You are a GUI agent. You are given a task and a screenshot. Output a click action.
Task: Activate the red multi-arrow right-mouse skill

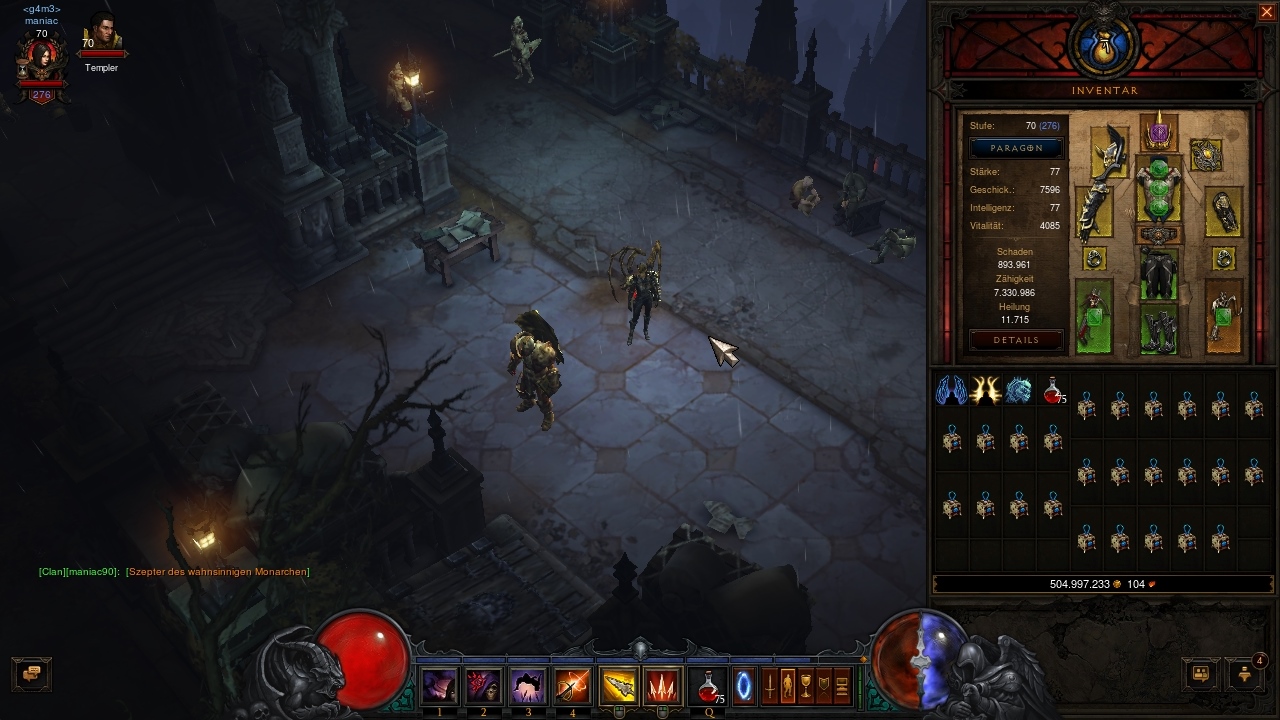[662, 686]
